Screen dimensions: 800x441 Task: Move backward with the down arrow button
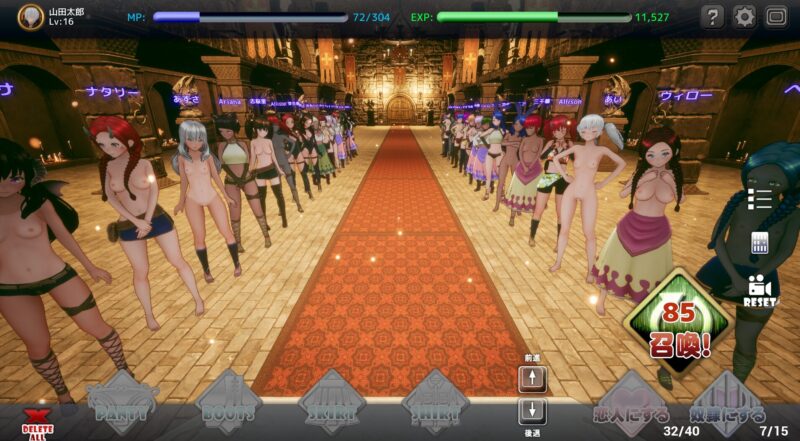(x=533, y=411)
